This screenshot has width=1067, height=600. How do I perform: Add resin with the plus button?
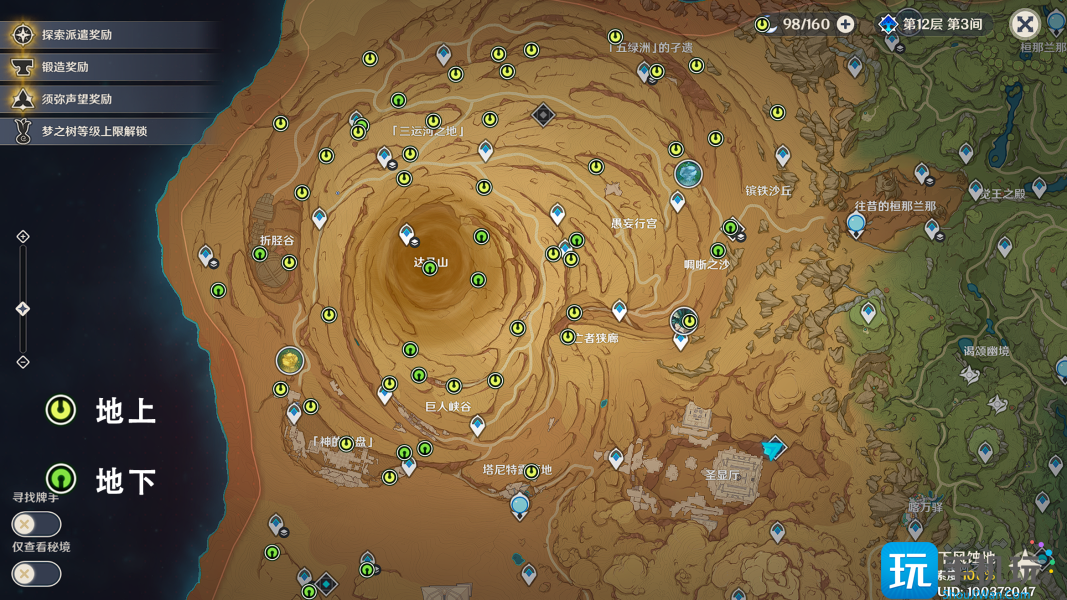(846, 24)
